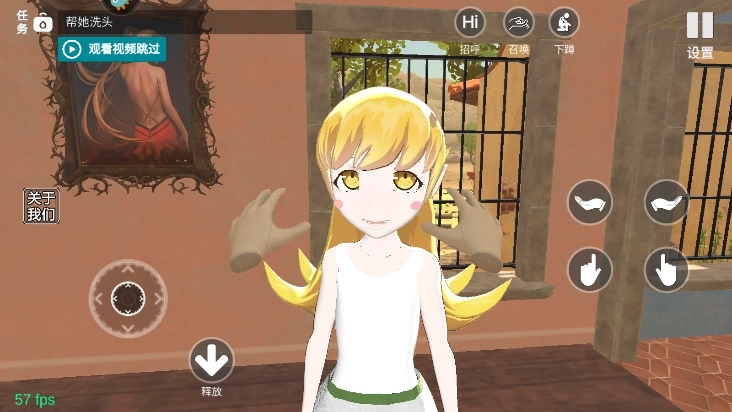
Task: Activate the 召唤 summon button
Action: [x=518, y=23]
